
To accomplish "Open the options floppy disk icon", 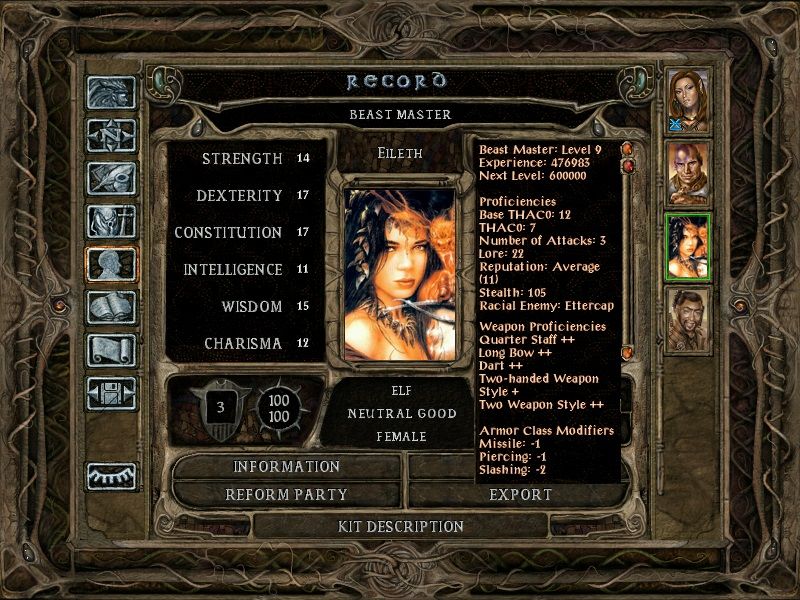I will click(x=110, y=393).
